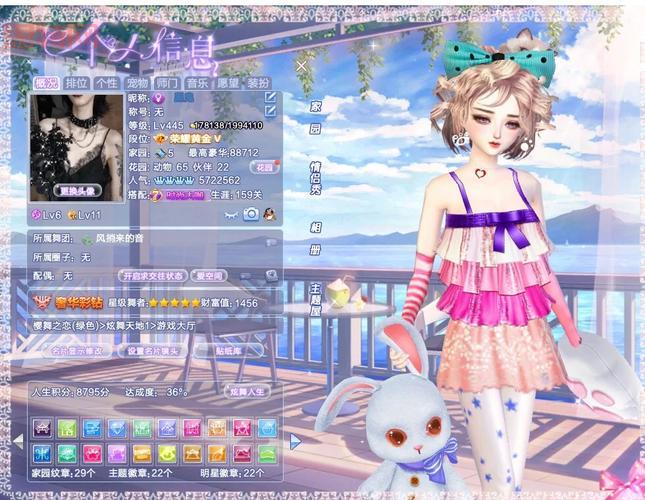Screen dimensions: 645x500
Task: Show next page of badges with arrow
Action: pyautogui.click(x=295, y=440)
